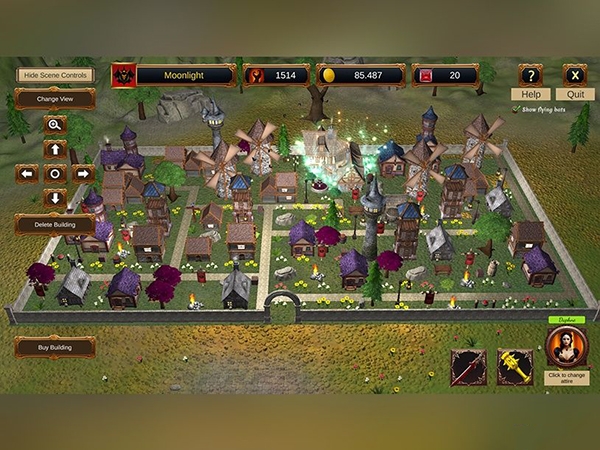Pan the view with the right arrow
The image size is (600, 450).
84,173
